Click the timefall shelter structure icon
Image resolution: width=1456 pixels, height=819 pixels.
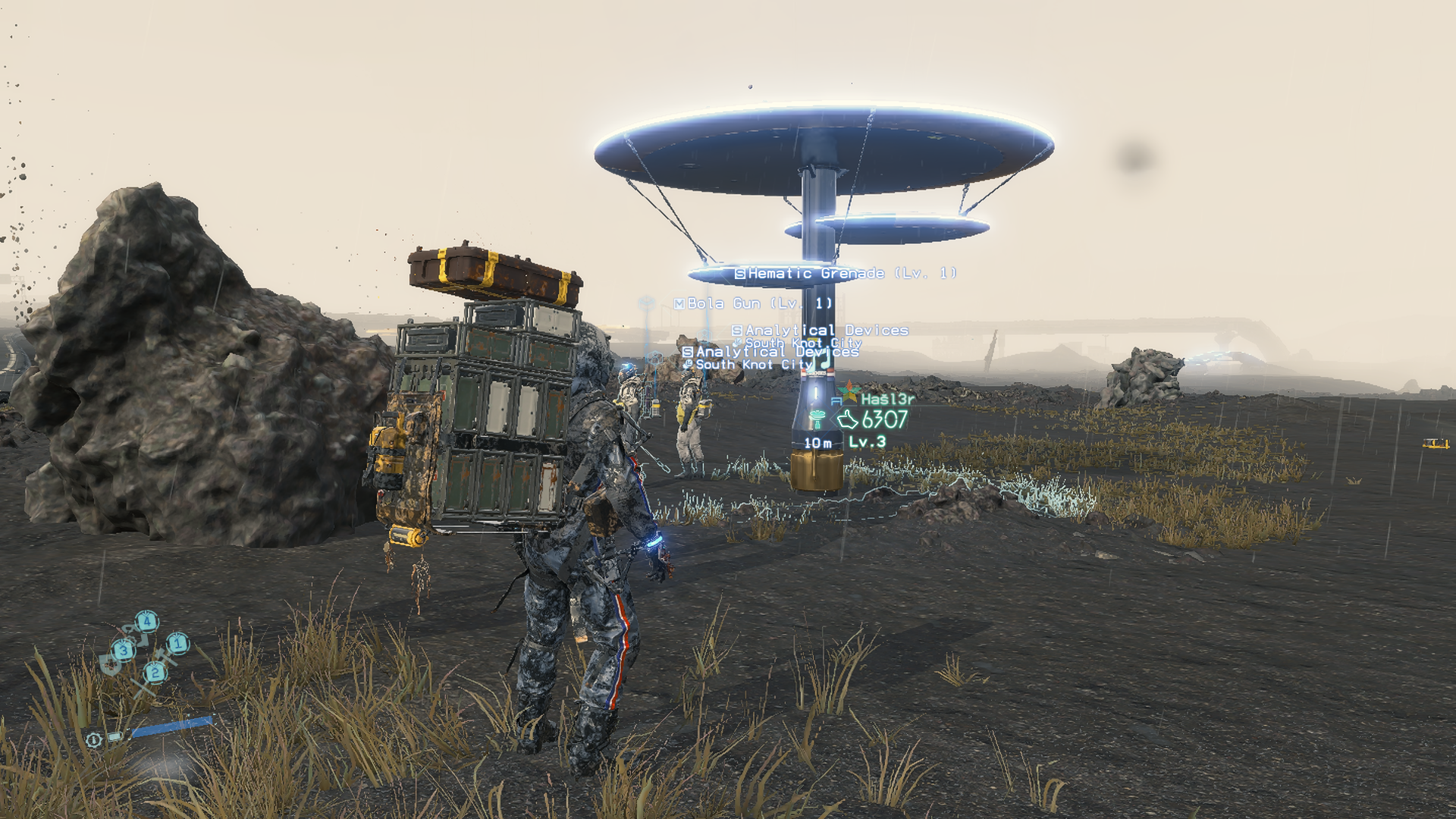[817, 419]
